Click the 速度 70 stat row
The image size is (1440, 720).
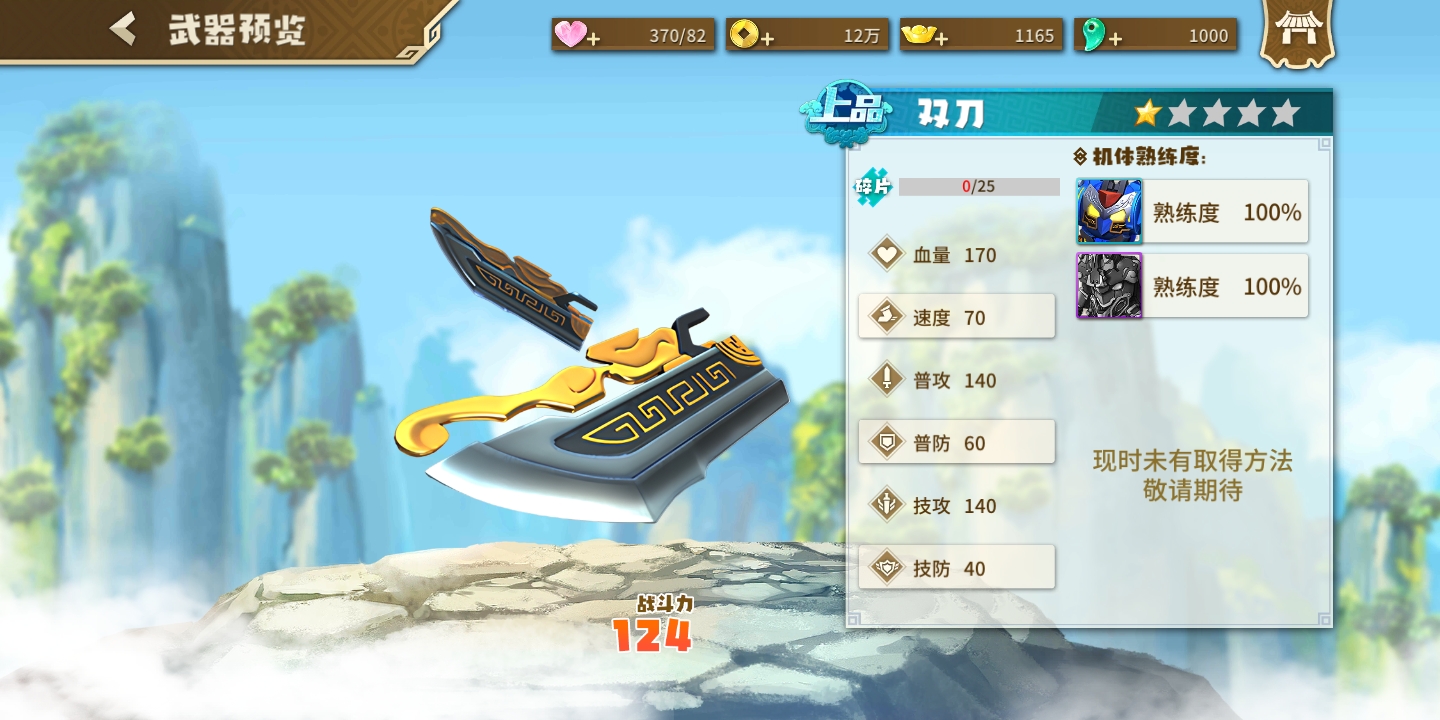(x=956, y=317)
